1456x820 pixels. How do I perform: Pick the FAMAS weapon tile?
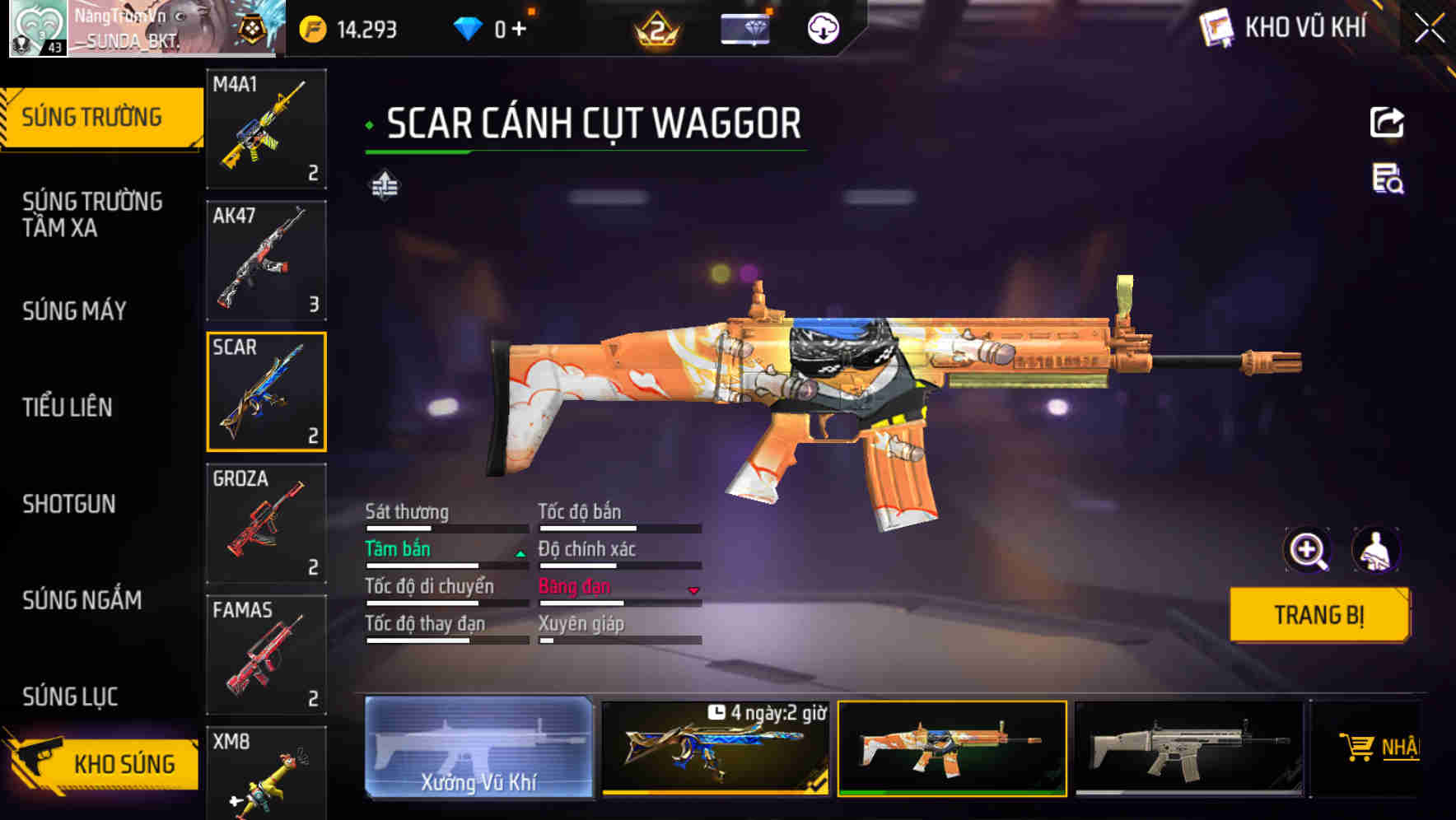(266, 655)
